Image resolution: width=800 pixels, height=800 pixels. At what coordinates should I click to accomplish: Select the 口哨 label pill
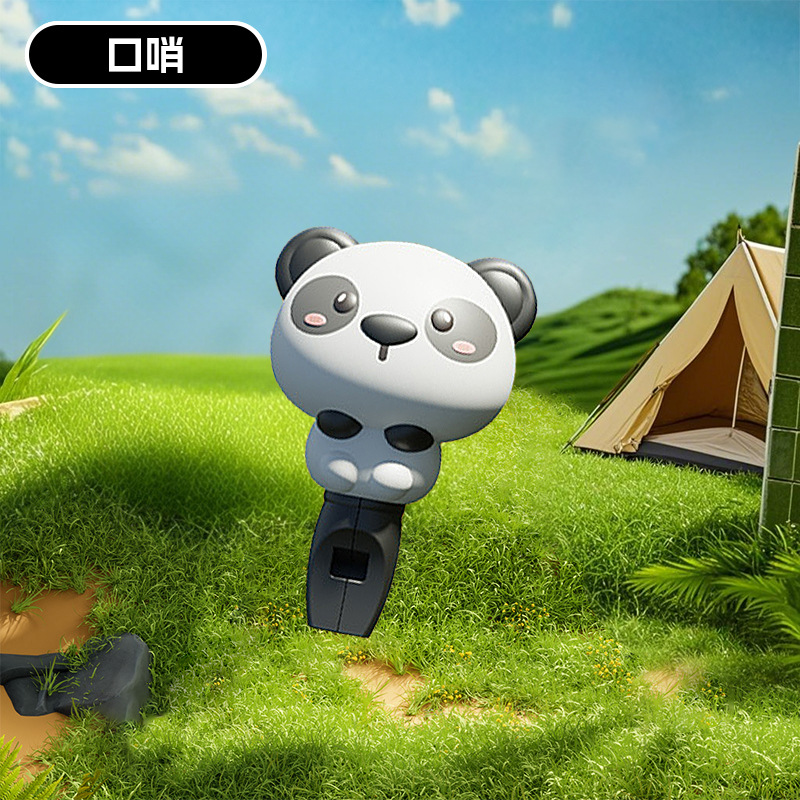click(146, 55)
